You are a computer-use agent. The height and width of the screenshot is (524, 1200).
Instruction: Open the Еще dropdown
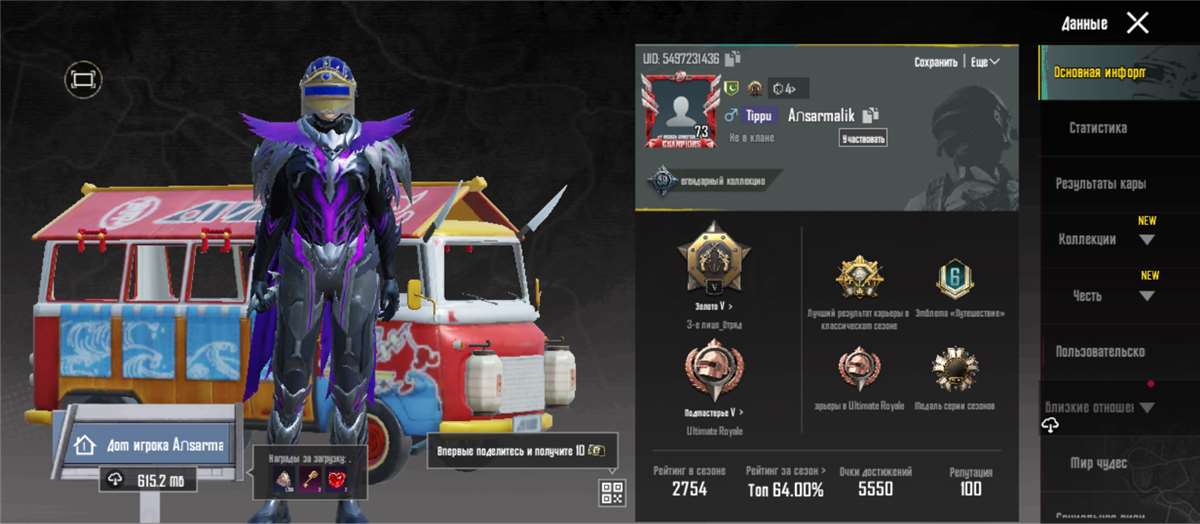[985, 62]
